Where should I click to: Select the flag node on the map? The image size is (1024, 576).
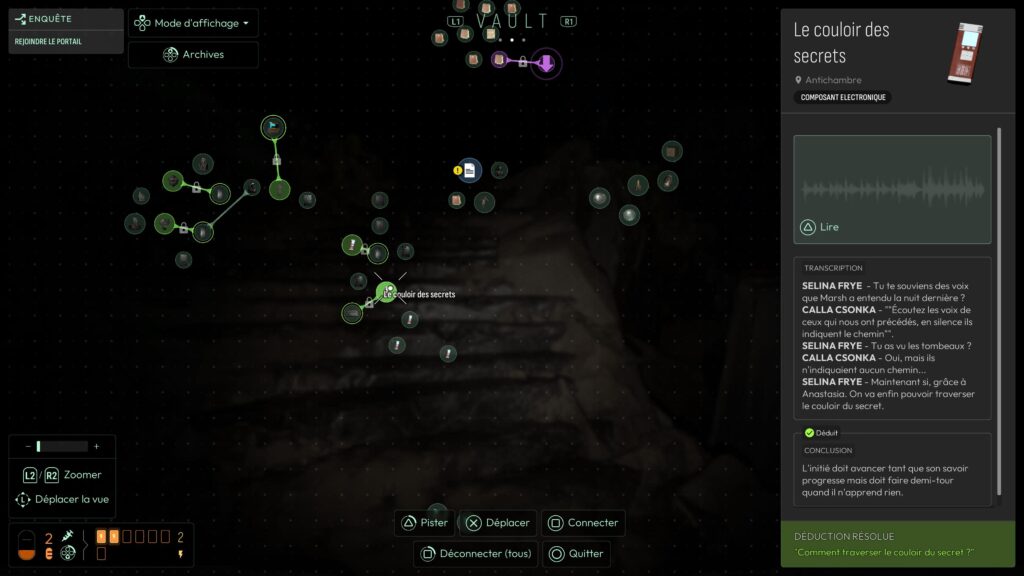pos(273,127)
